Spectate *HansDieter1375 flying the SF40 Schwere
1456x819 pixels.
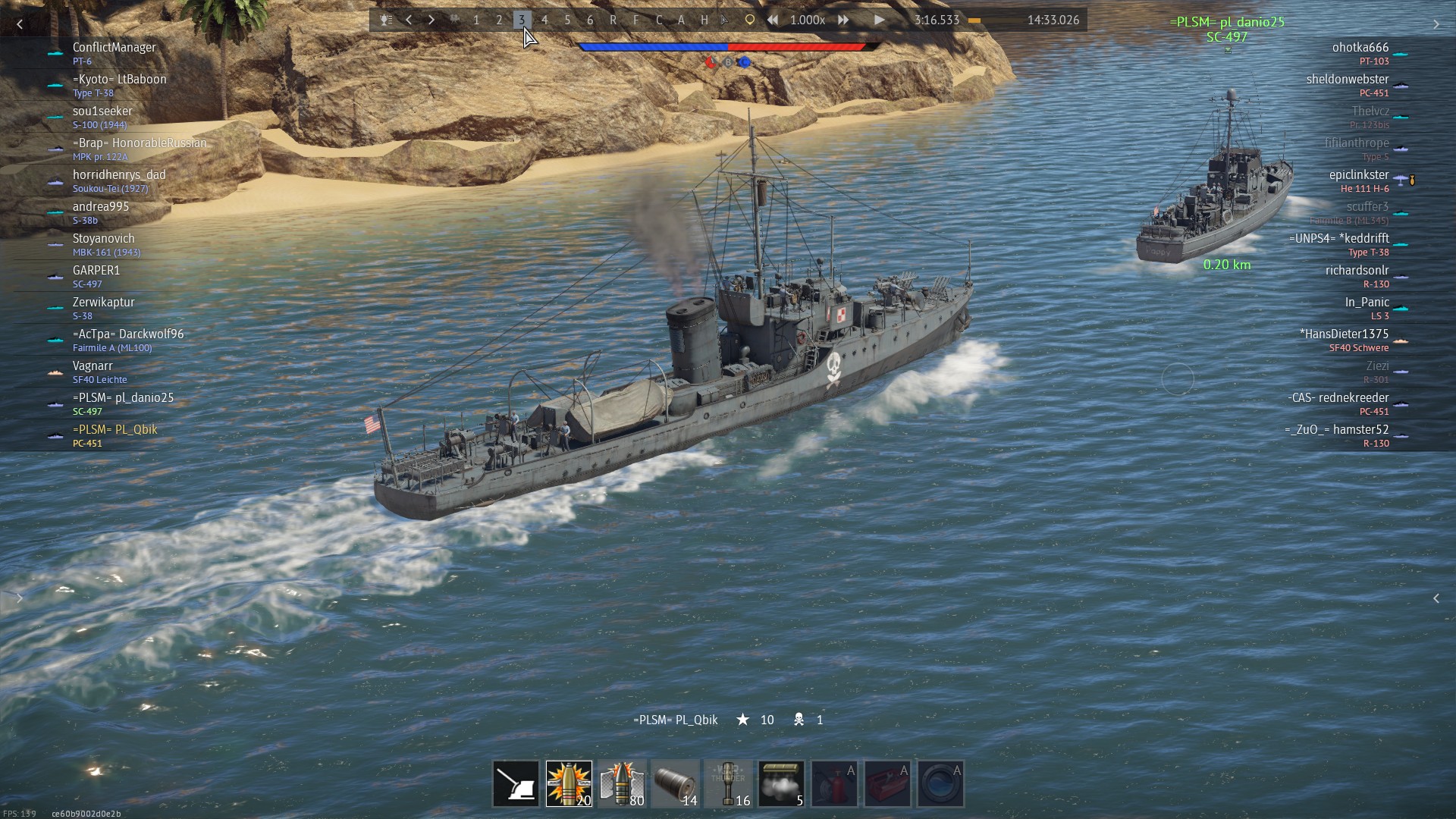[x=1344, y=334]
